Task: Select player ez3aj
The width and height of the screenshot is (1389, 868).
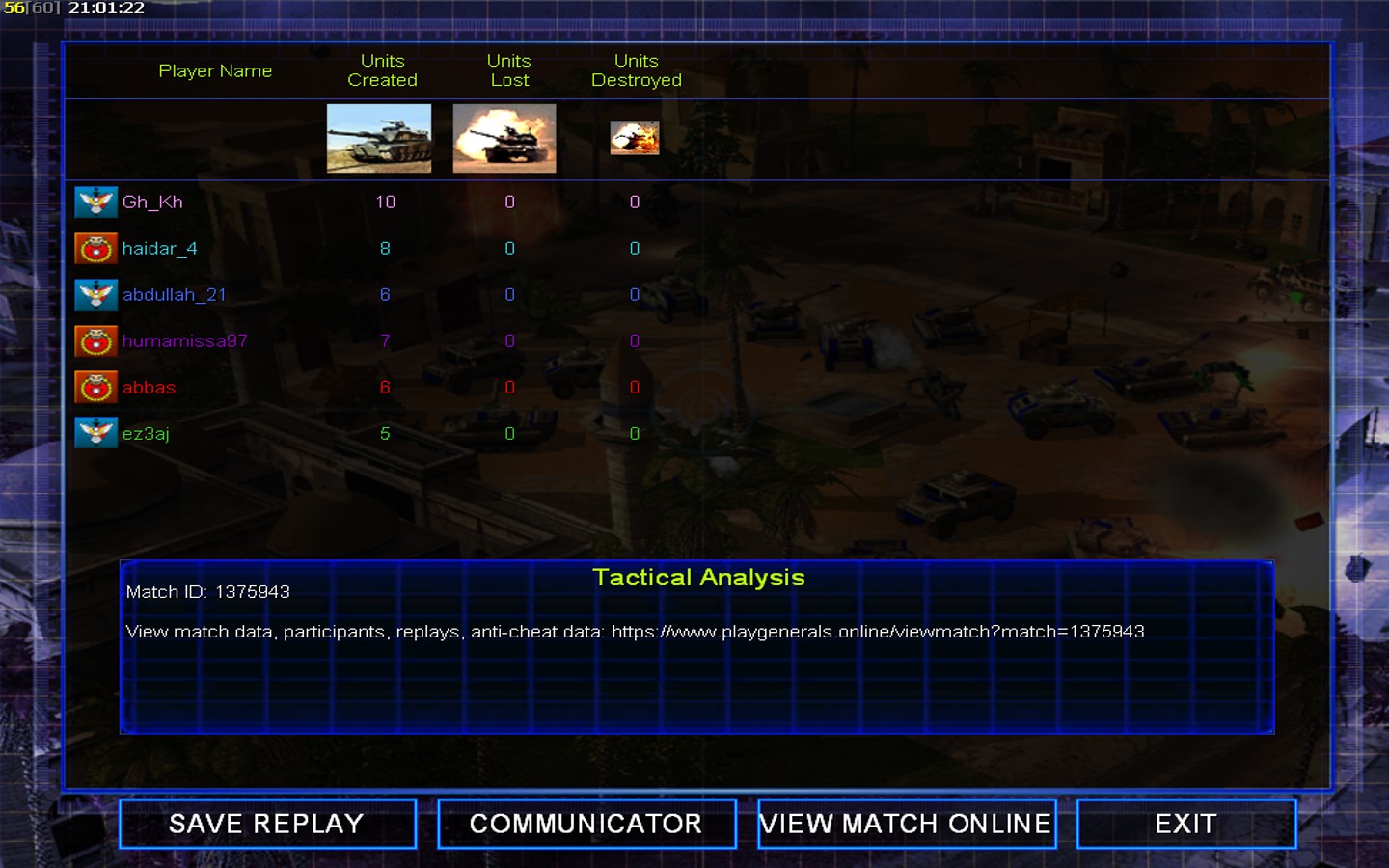Action: pyautogui.click(x=146, y=434)
